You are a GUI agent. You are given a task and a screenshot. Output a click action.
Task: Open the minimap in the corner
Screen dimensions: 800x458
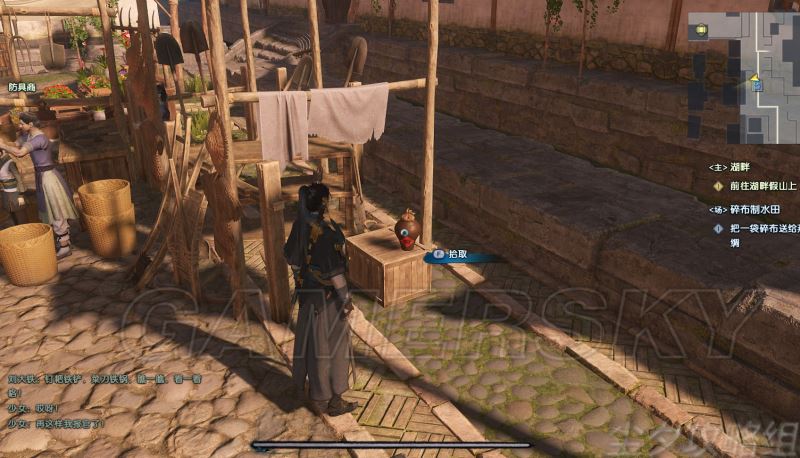pos(742,78)
